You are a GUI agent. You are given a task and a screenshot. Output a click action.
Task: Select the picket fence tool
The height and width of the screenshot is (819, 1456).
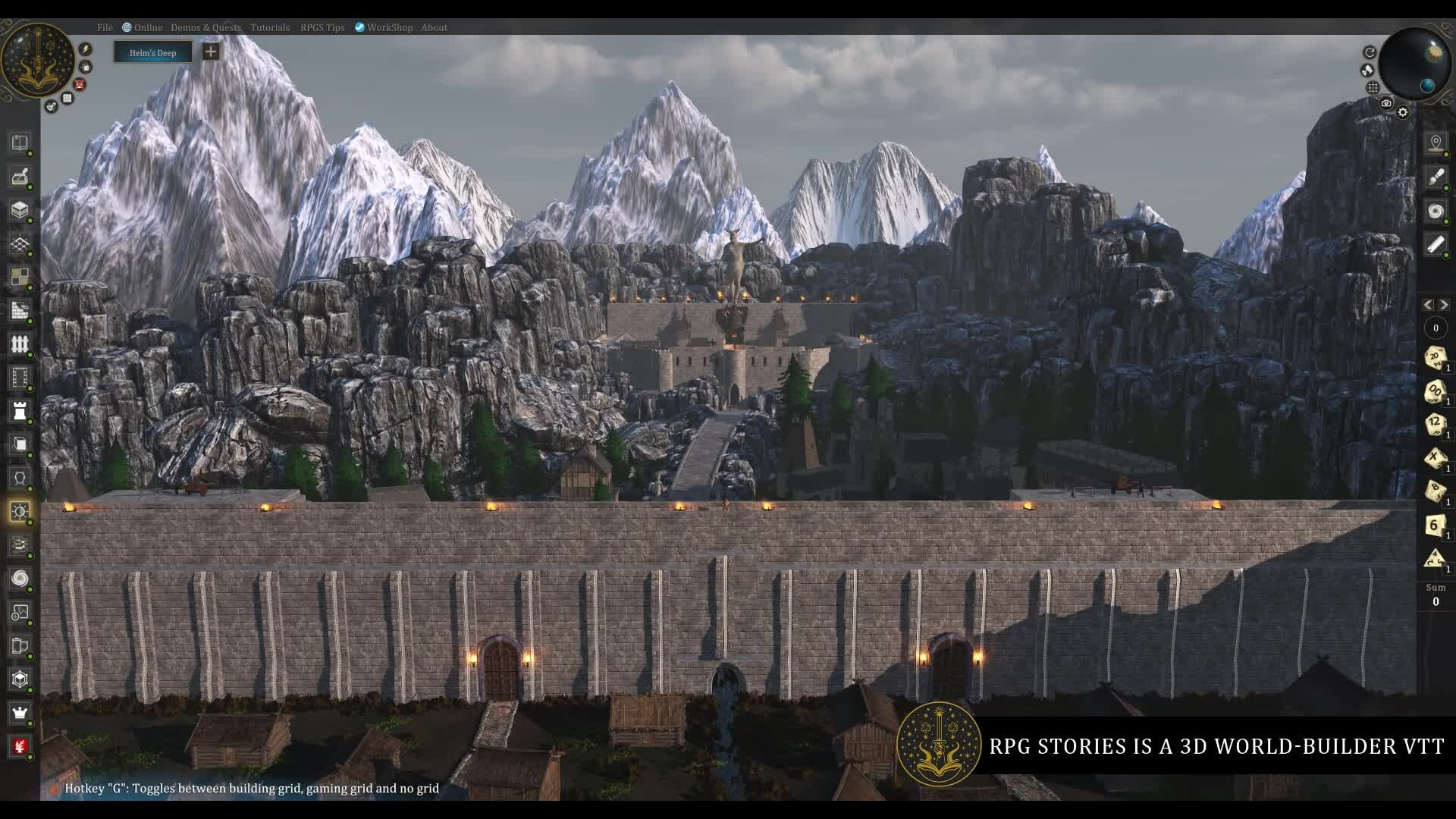pos(20,344)
